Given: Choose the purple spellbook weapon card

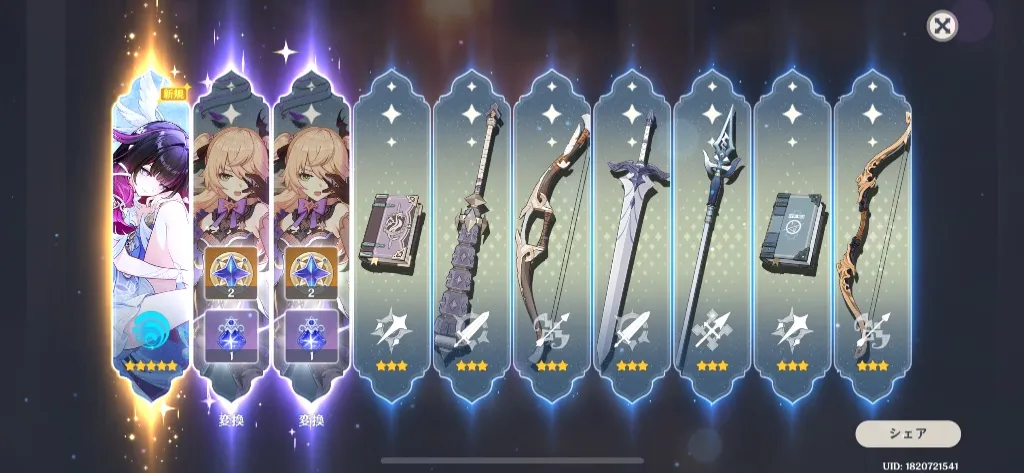Looking at the screenshot, I should point(391,235).
